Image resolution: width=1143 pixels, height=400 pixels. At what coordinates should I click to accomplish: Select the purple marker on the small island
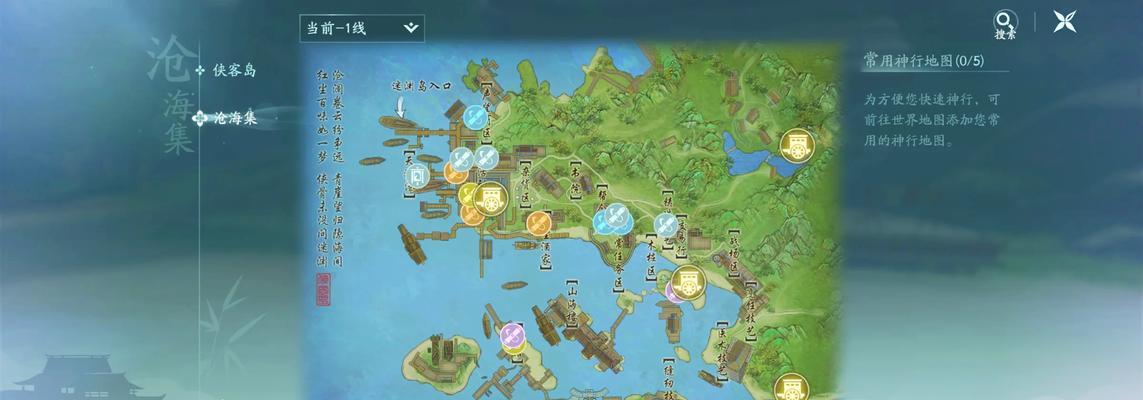pos(512,334)
